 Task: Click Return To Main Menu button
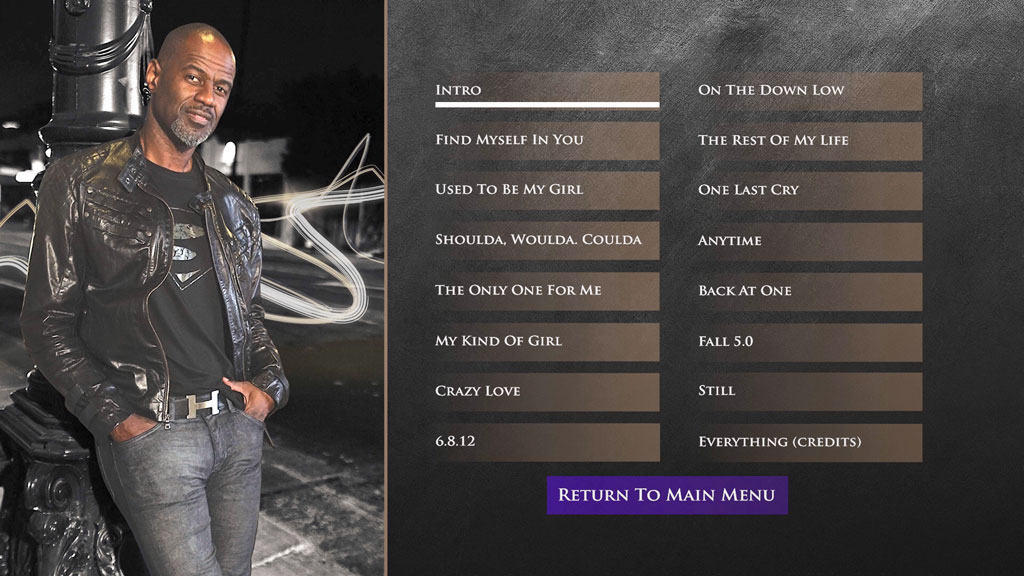tap(667, 495)
